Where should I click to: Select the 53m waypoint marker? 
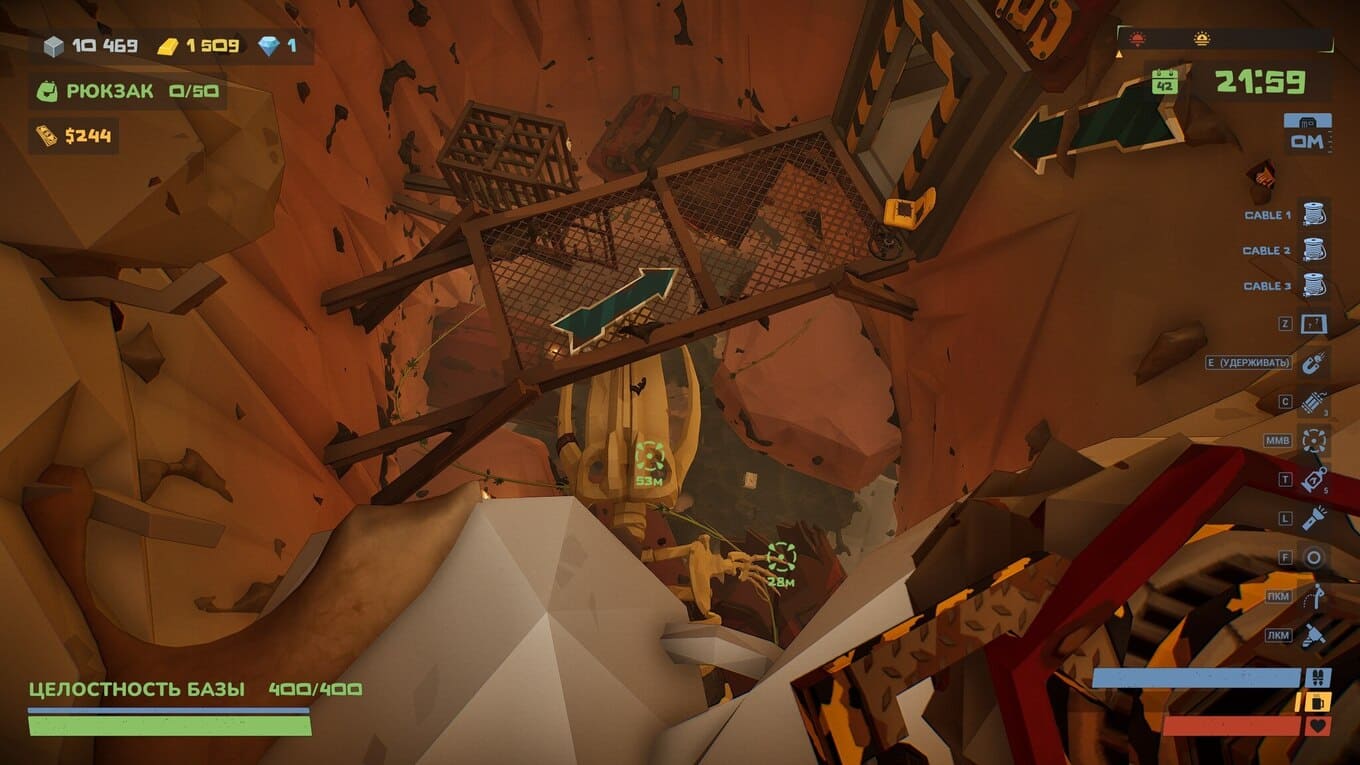650,457
